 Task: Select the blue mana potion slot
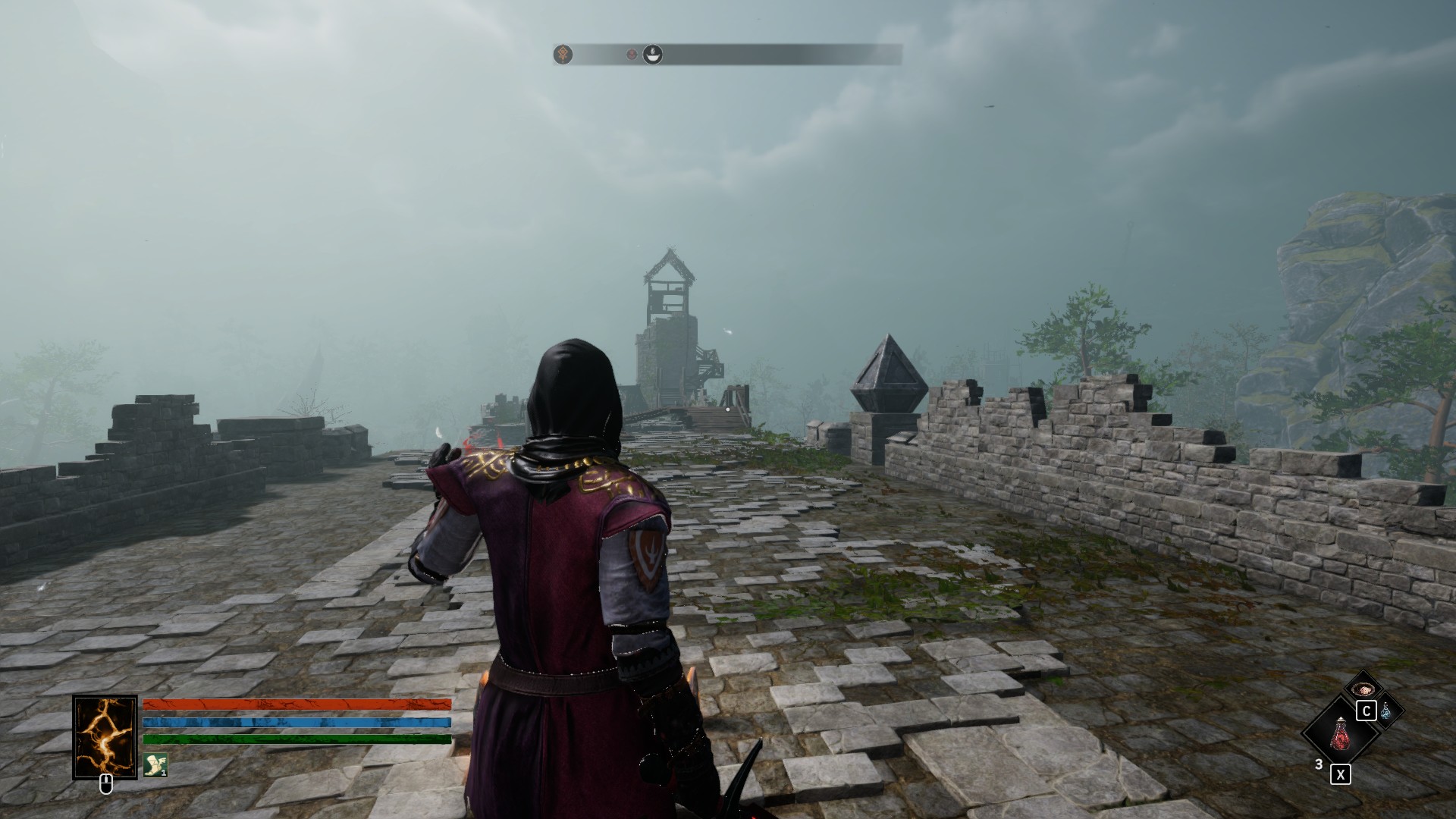click(1386, 711)
